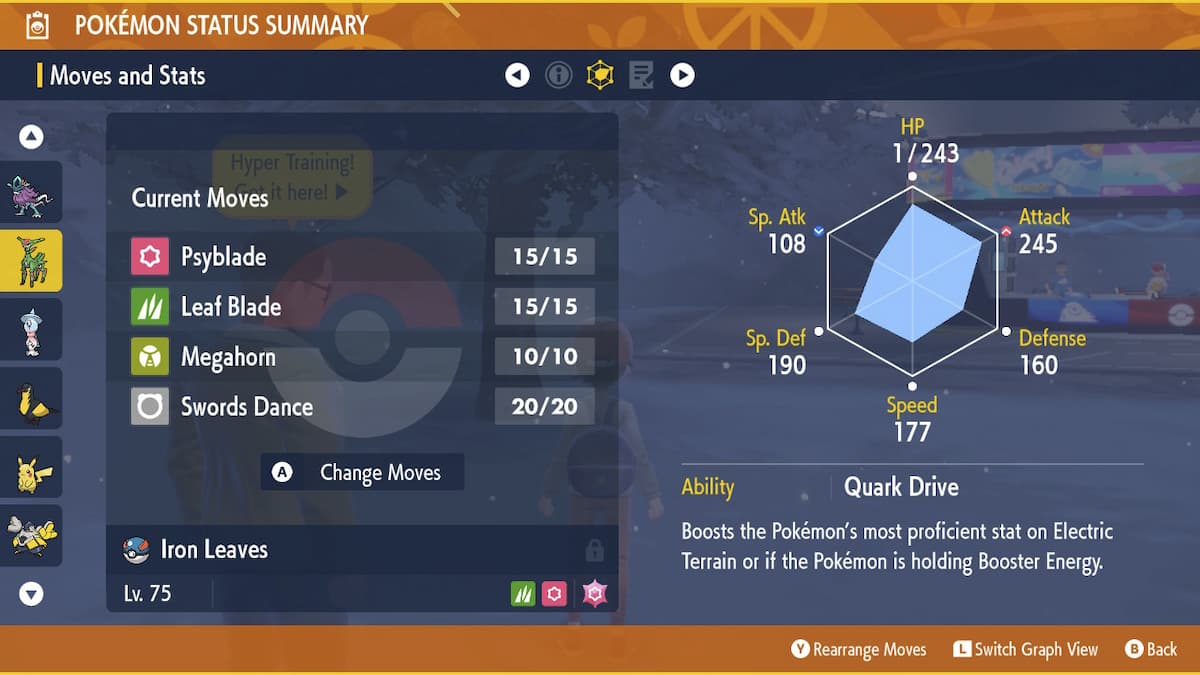Toggle Switch Graph View
The height and width of the screenshot is (675, 1200).
tap(1025, 650)
